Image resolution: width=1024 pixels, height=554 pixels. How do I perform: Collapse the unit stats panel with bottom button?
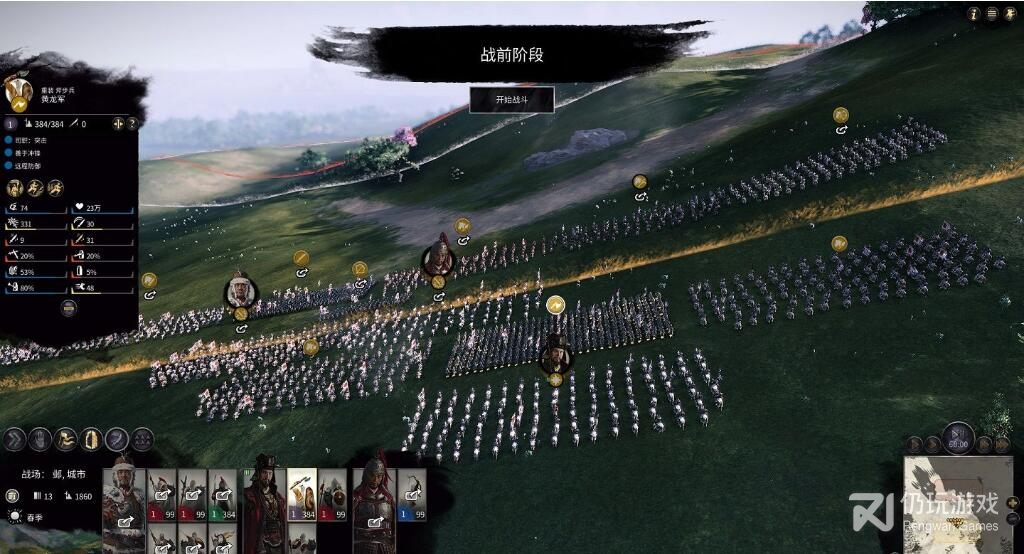click(x=69, y=309)
